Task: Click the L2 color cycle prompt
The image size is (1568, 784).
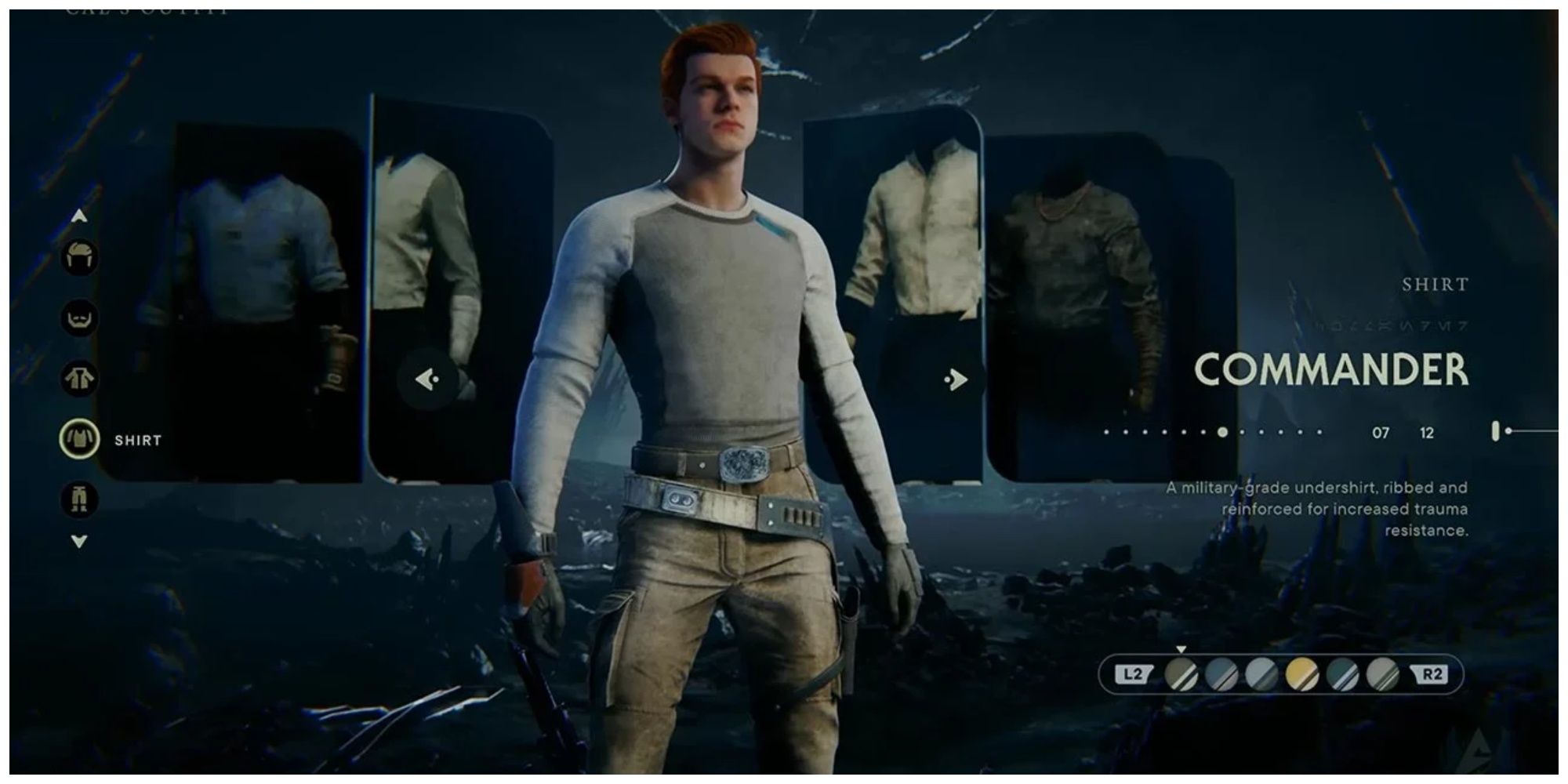Action: pyautogui.click(x=1132, y=673)
